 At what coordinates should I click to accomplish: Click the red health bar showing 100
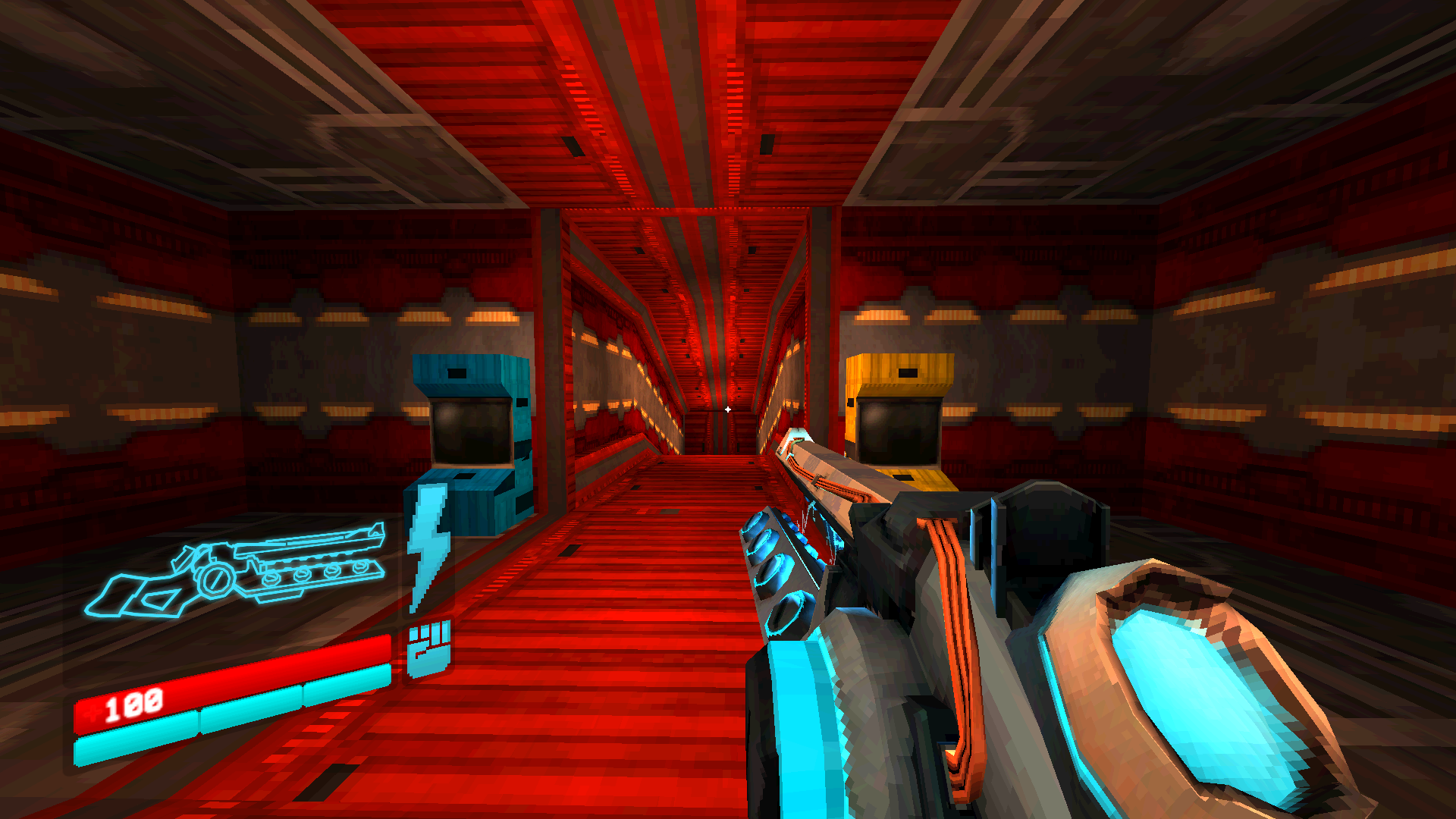pos(227,679)
